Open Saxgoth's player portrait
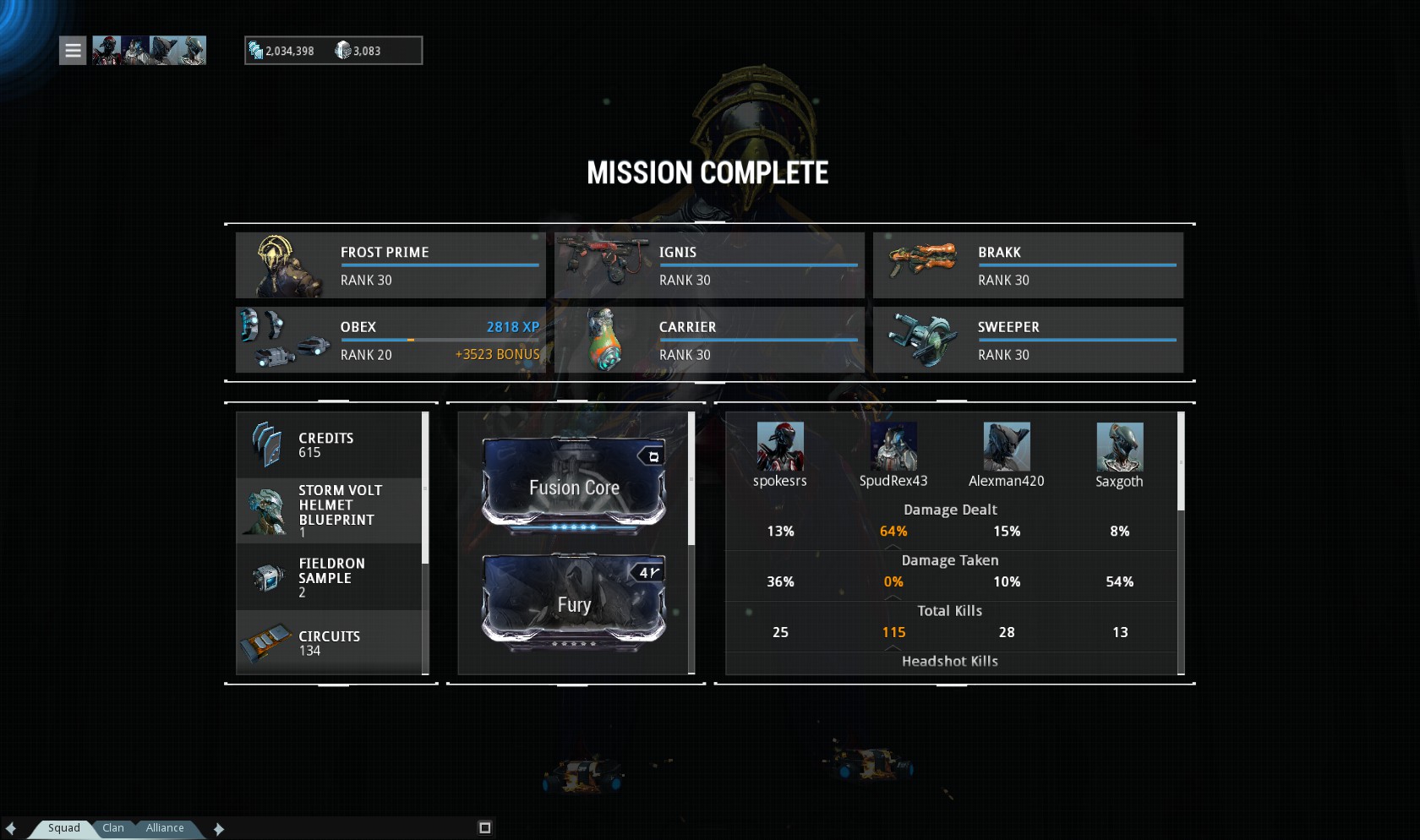The width and height of the screenshot is (1420, 840). point(1120,447)
